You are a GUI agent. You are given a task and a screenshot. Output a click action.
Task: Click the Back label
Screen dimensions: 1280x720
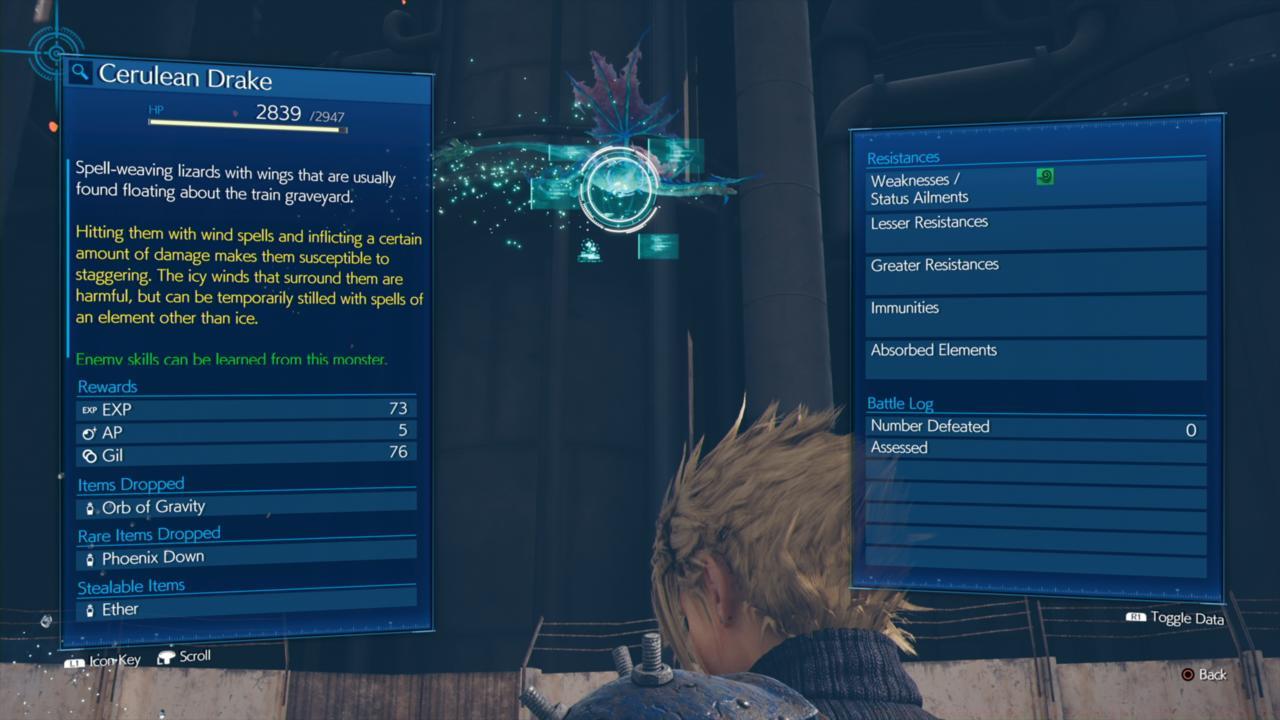tap(1212, 675)
